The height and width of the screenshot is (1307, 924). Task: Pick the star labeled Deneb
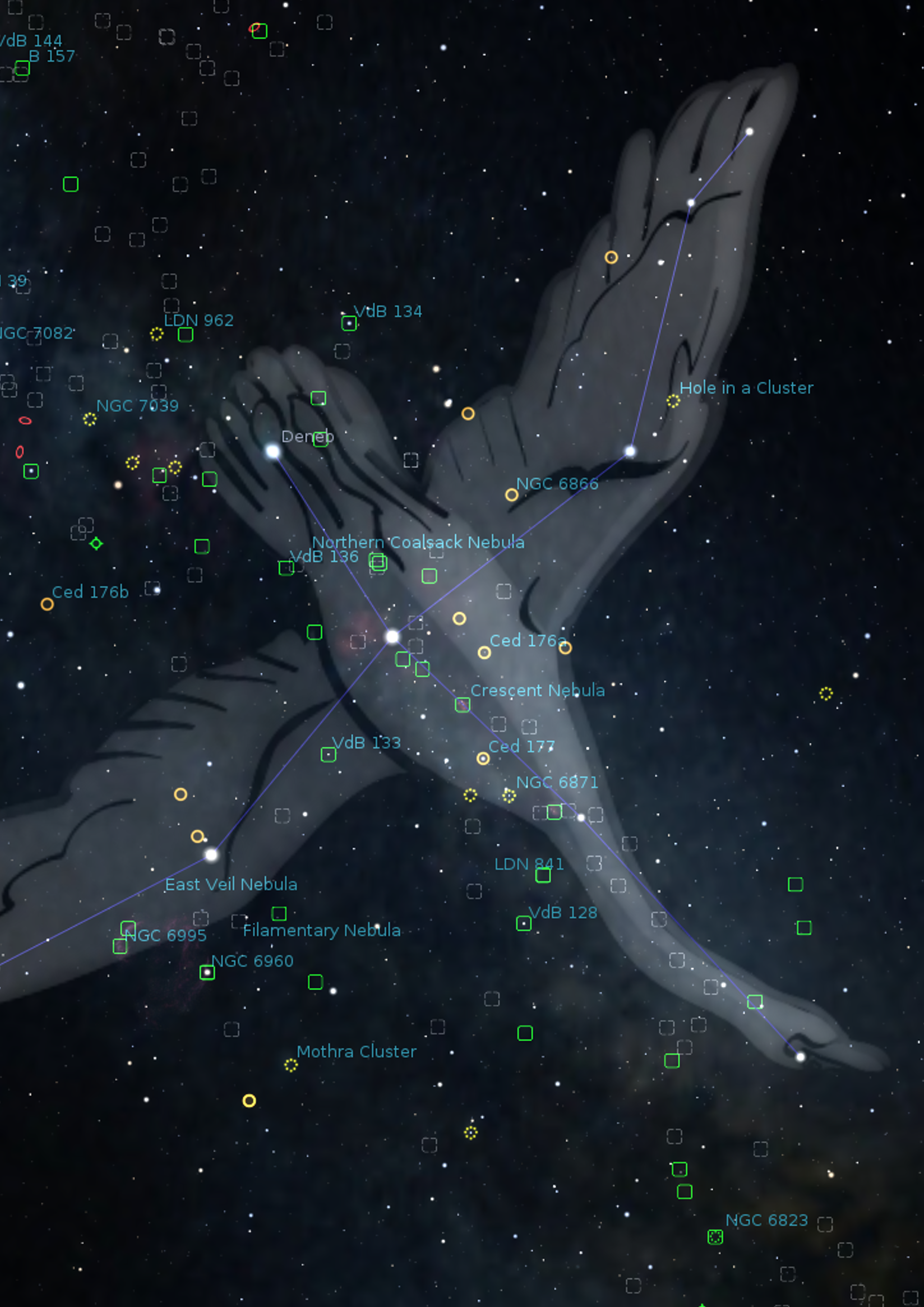click(273, 452)
